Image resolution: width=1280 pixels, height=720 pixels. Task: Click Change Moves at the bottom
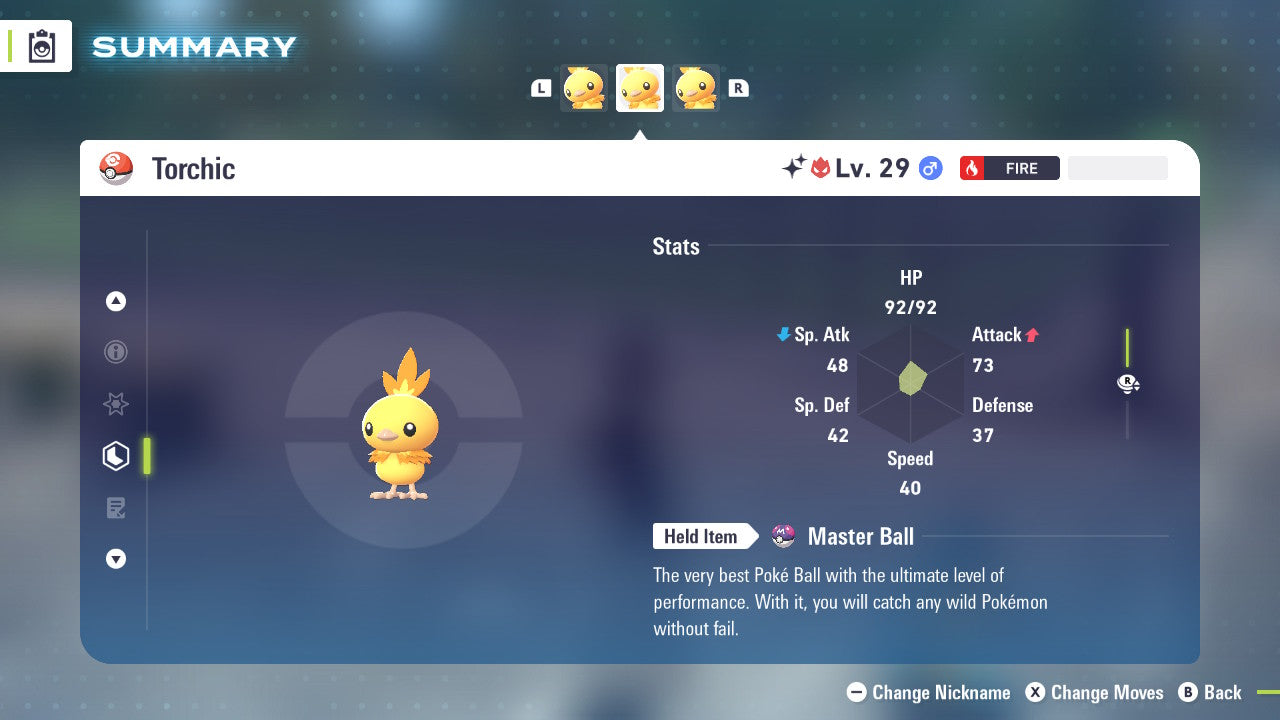pos(1096,692)
